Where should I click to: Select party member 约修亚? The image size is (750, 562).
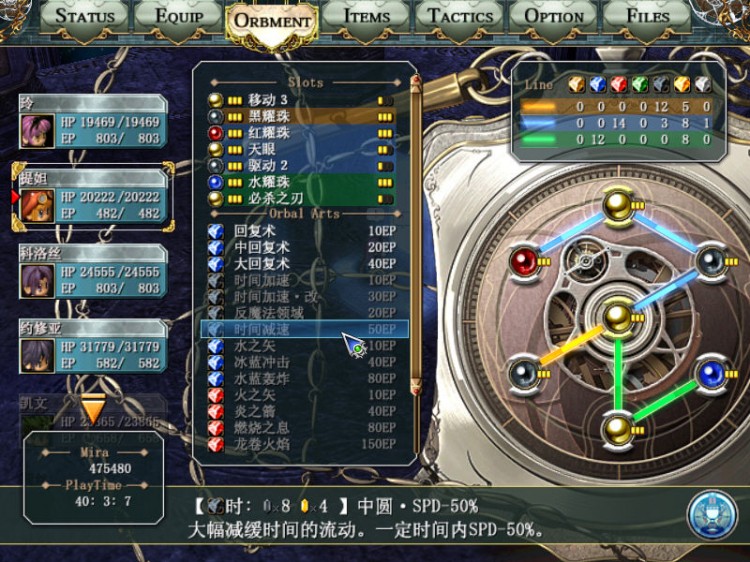click(92, 347)
